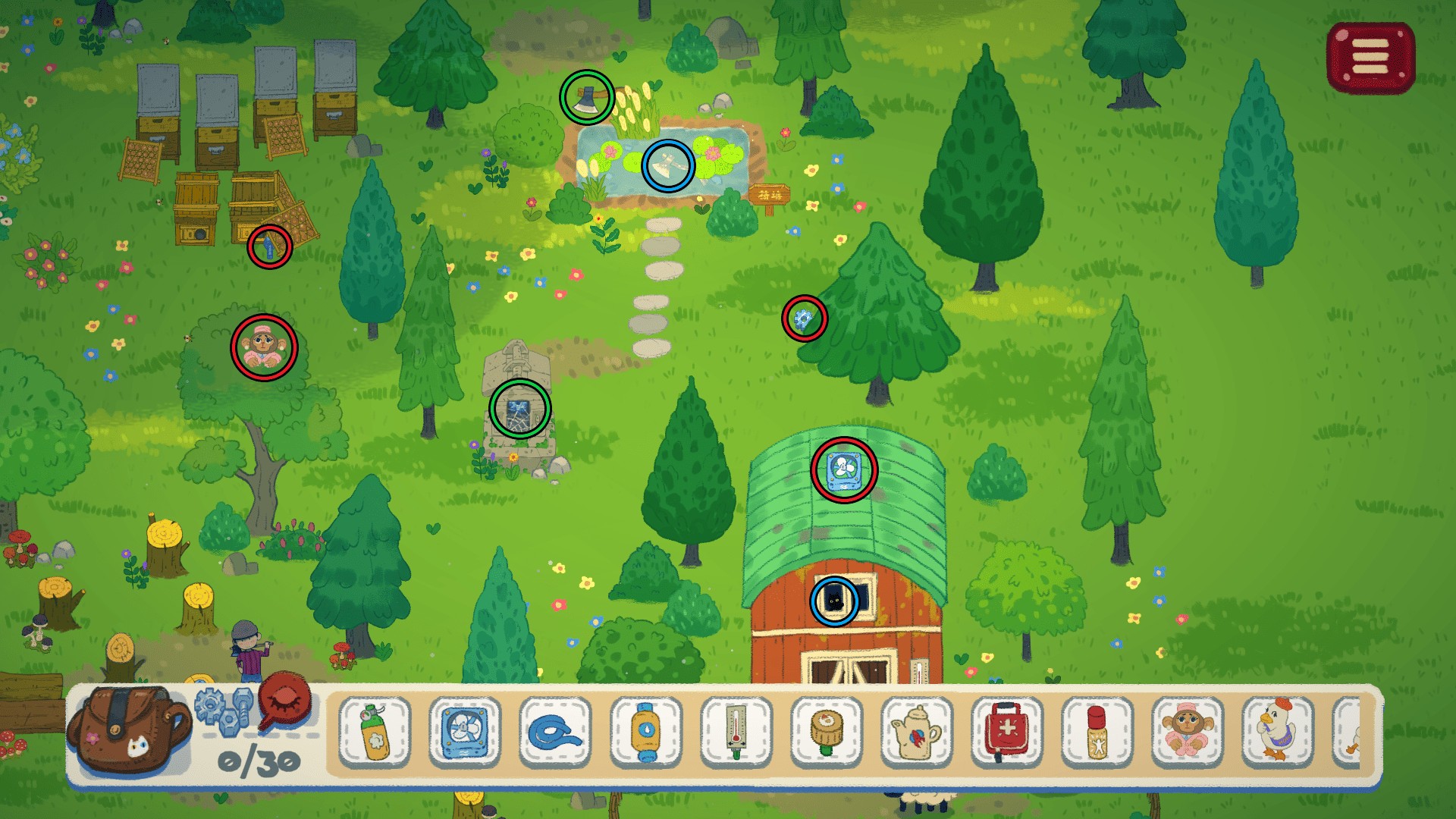Choose the monkey in pink hat slot
The width and height of the screenshot is (1456, 819).
click(x=1188, y=731)
